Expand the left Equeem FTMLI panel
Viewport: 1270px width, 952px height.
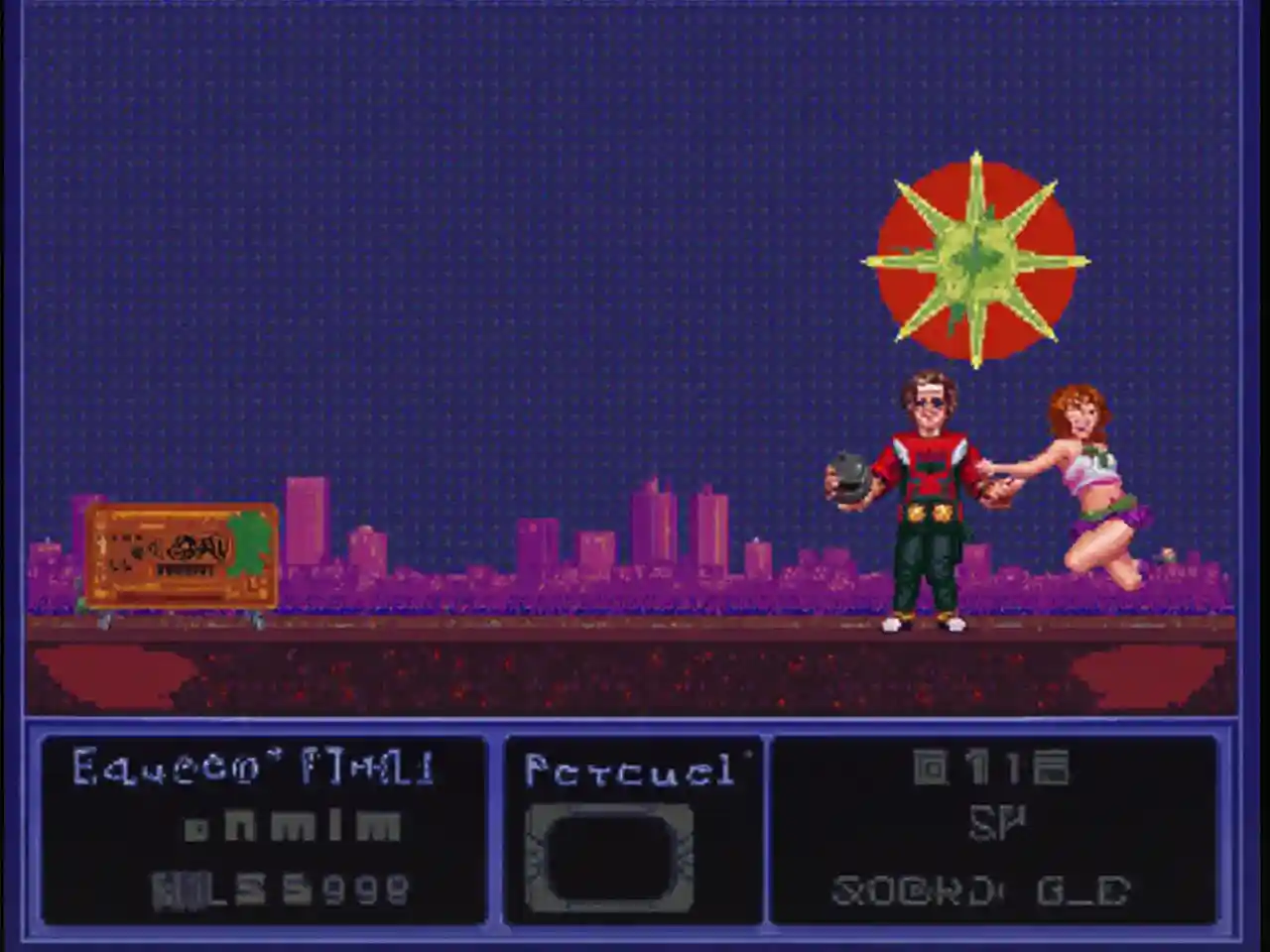pyautogui.click(x=263, y=833)
